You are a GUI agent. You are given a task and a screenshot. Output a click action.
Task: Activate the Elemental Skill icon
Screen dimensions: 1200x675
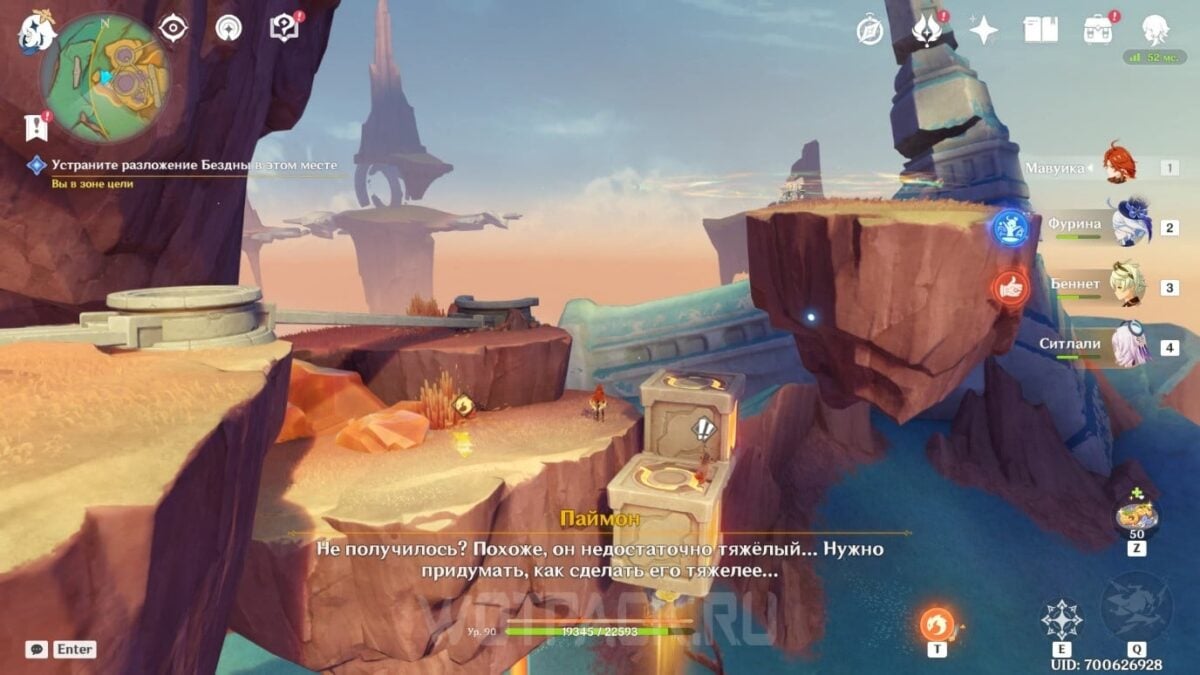1061,620
